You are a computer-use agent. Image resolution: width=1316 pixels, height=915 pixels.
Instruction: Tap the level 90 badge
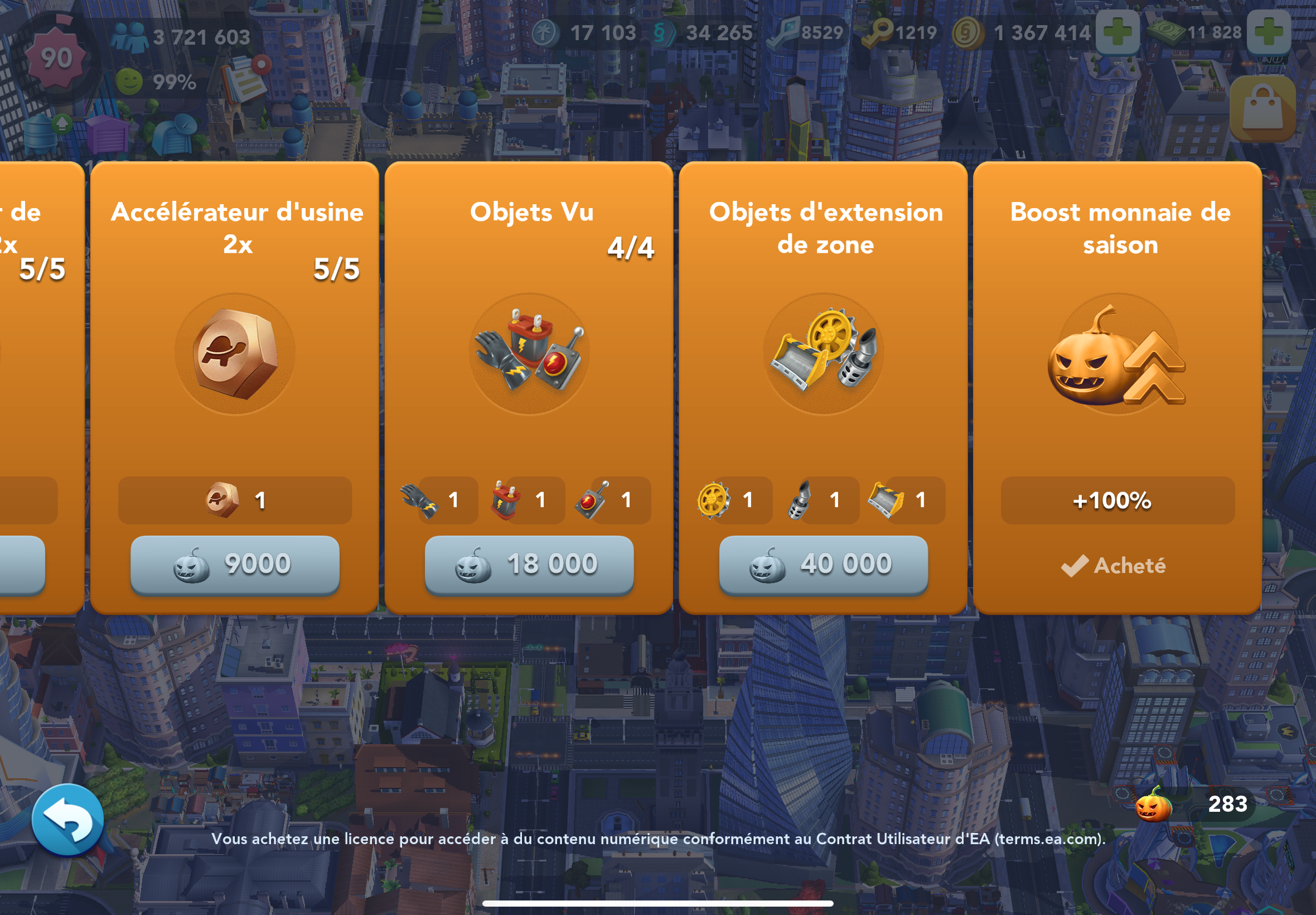coord(56,59)
